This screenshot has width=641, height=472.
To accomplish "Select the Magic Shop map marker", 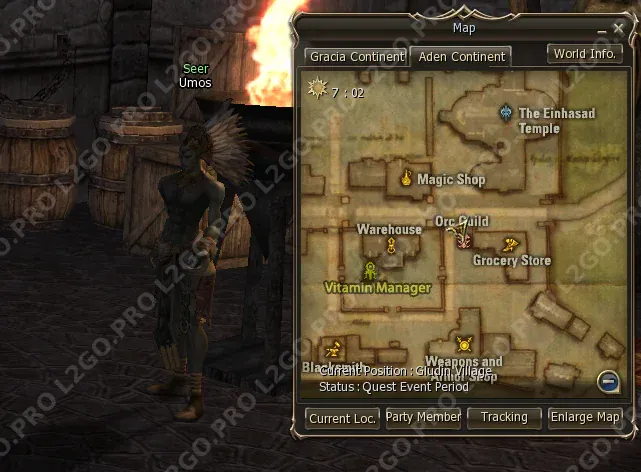I will pyautogui.click(x=407, y=179).
